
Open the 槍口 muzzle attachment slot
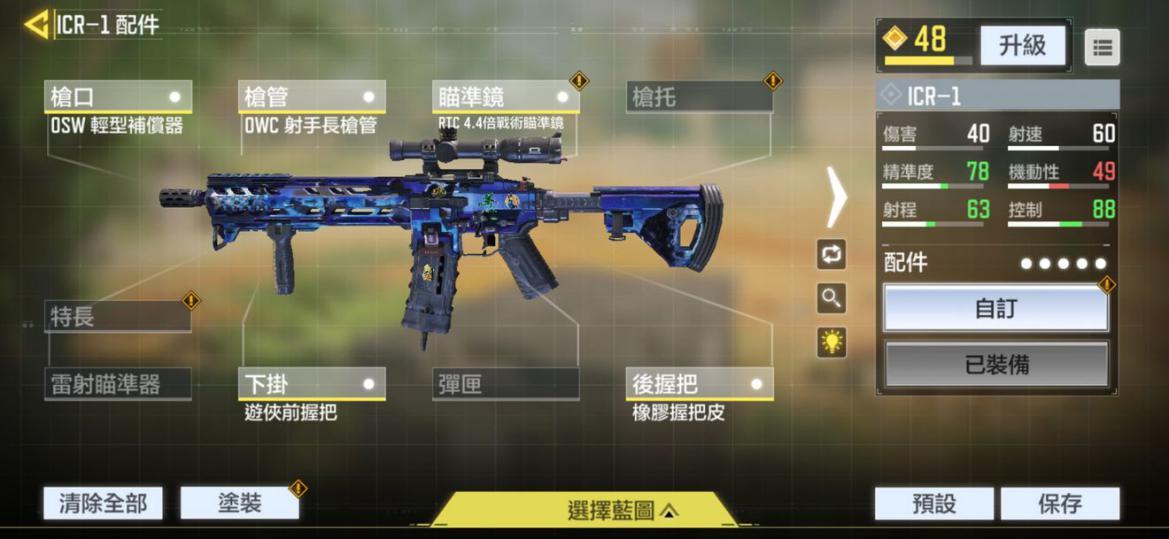tap(118, 97)
